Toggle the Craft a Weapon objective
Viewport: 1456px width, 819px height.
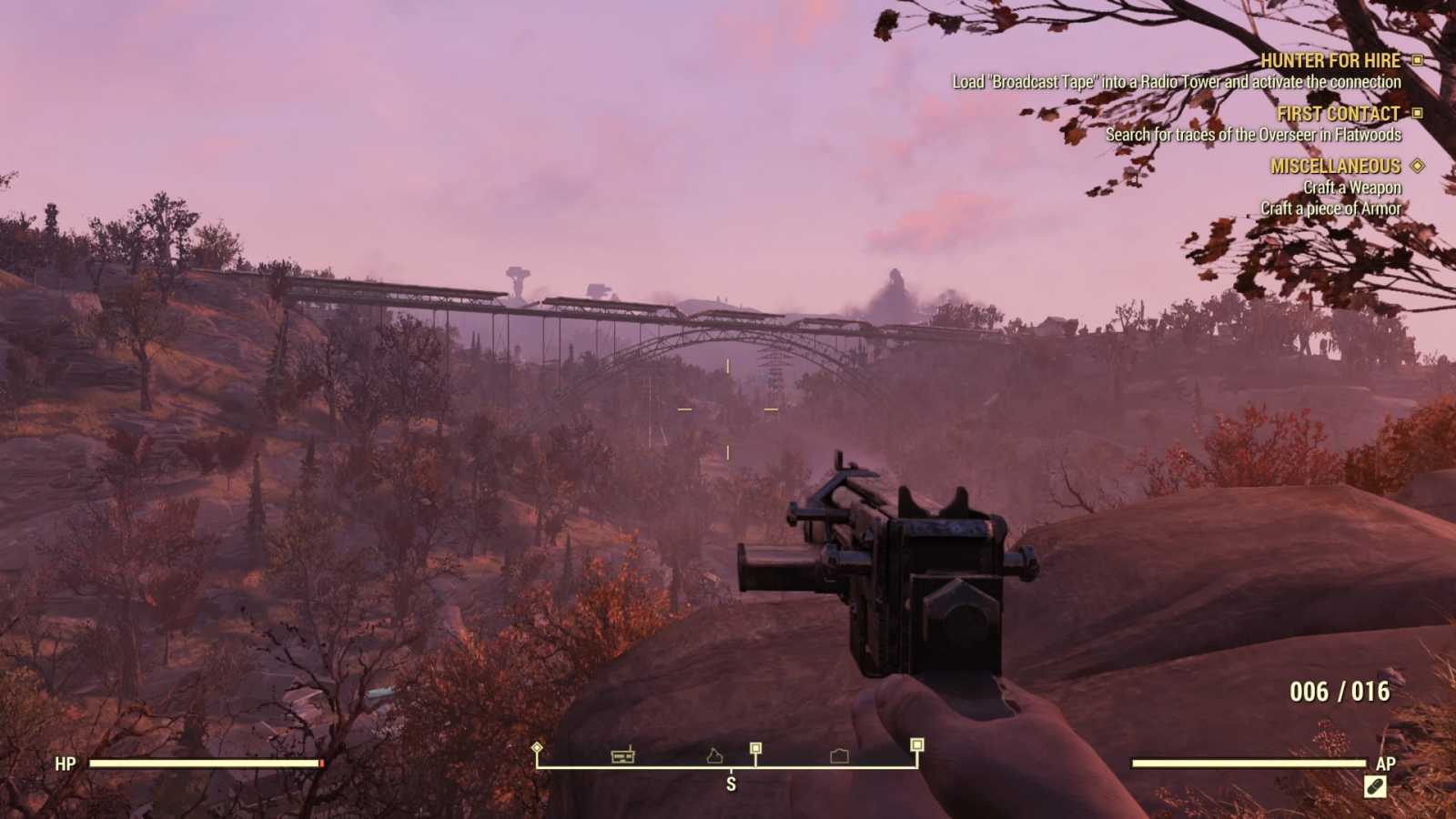(x=1353, y=187)
